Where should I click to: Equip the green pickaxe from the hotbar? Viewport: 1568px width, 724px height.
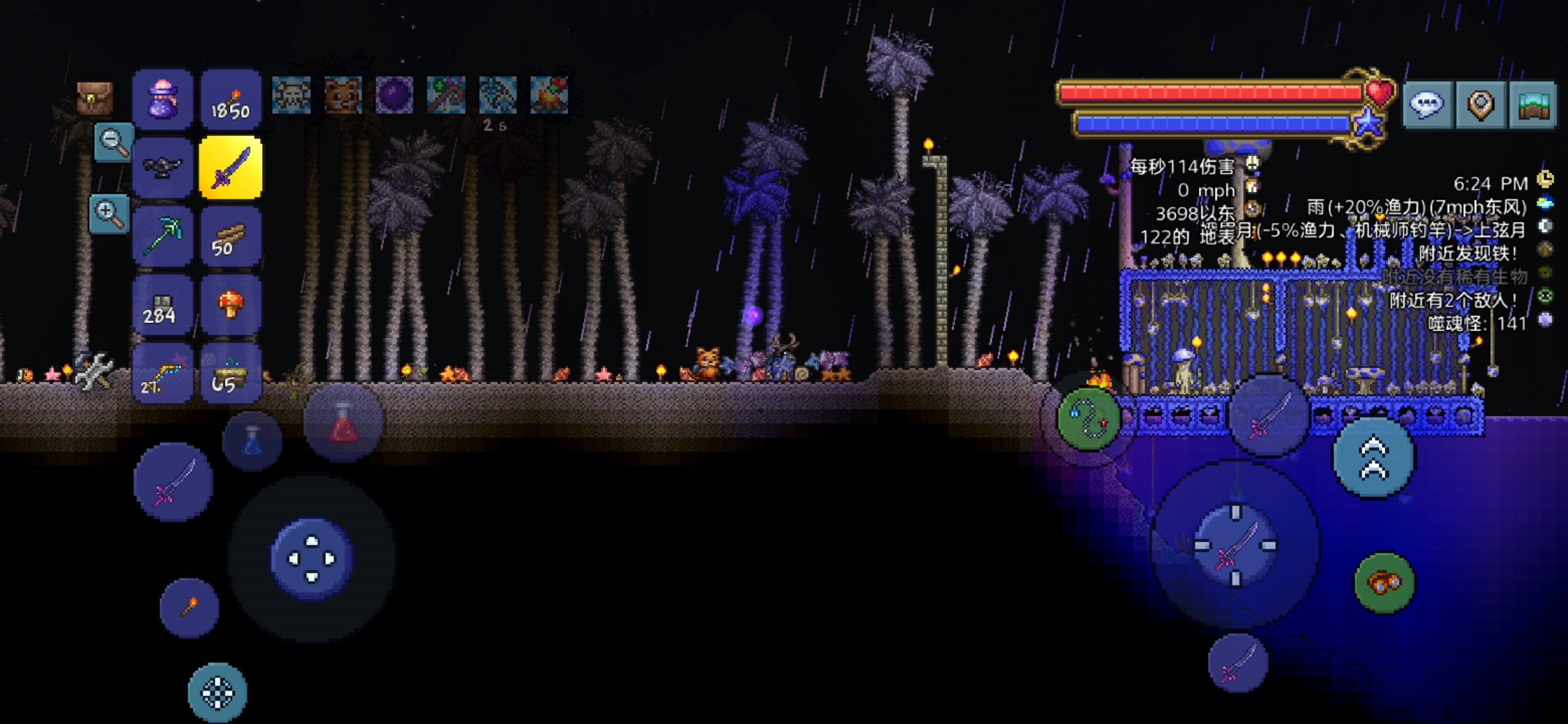[163, 236]
